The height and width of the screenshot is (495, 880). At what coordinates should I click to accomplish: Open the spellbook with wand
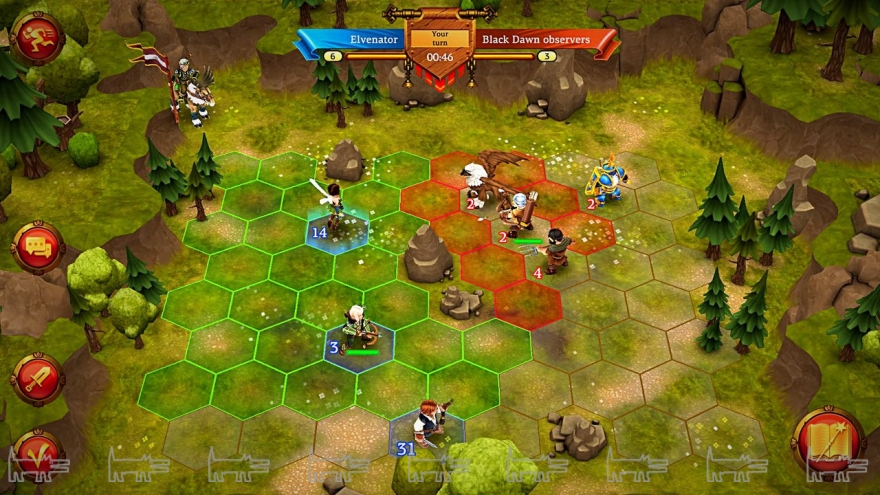pyautogui.click(x=828, y=439)
